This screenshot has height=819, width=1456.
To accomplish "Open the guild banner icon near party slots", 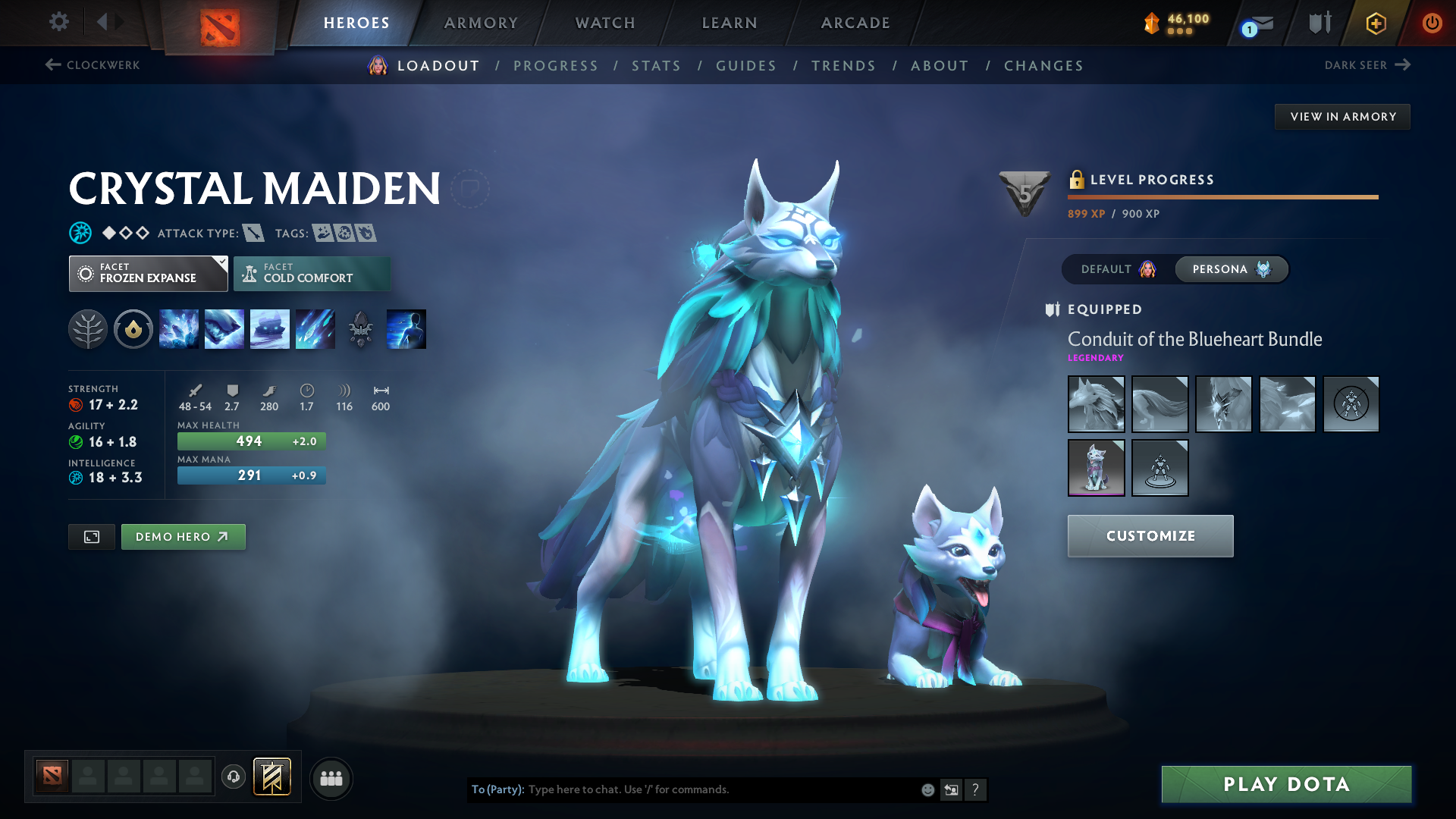I will click(271, 777).
